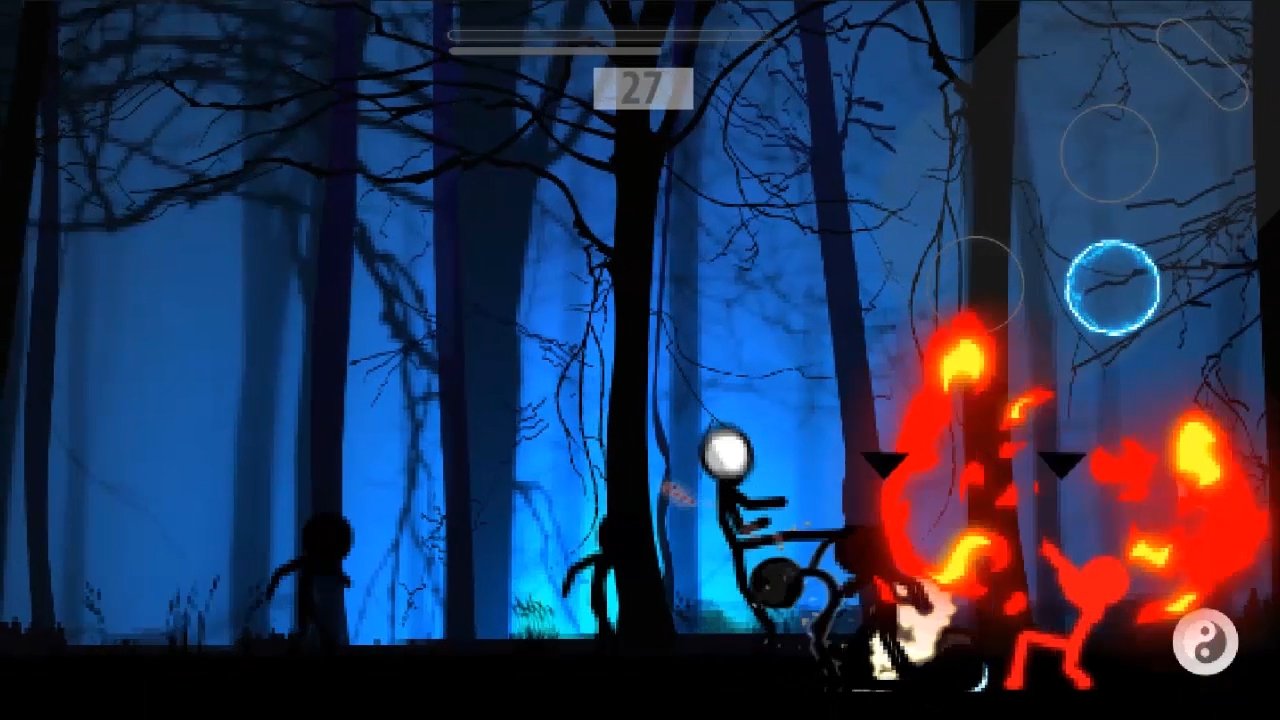The height and width of the screenshot is (720, 1280).
Task: Tap the 27 counter at top center
Action: pos(645,88)
